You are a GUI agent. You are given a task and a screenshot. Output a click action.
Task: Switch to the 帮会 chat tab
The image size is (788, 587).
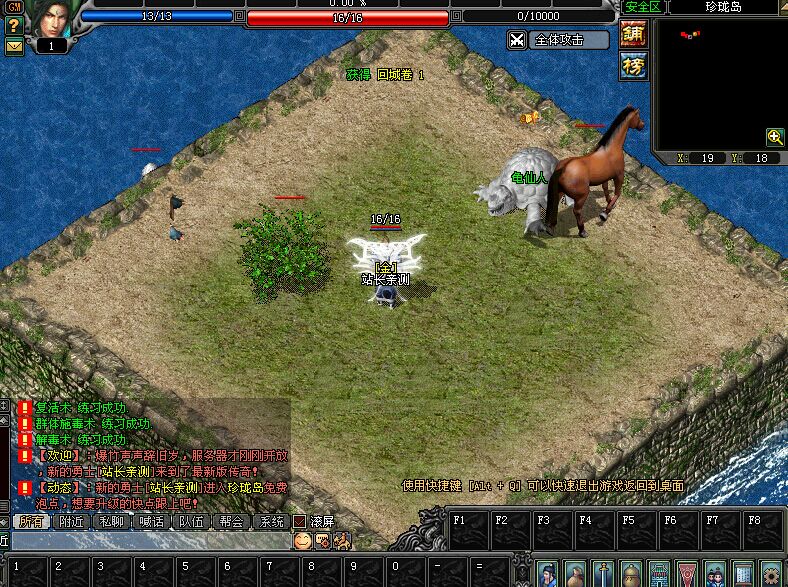pyautogui.click(x=231, y=521)
